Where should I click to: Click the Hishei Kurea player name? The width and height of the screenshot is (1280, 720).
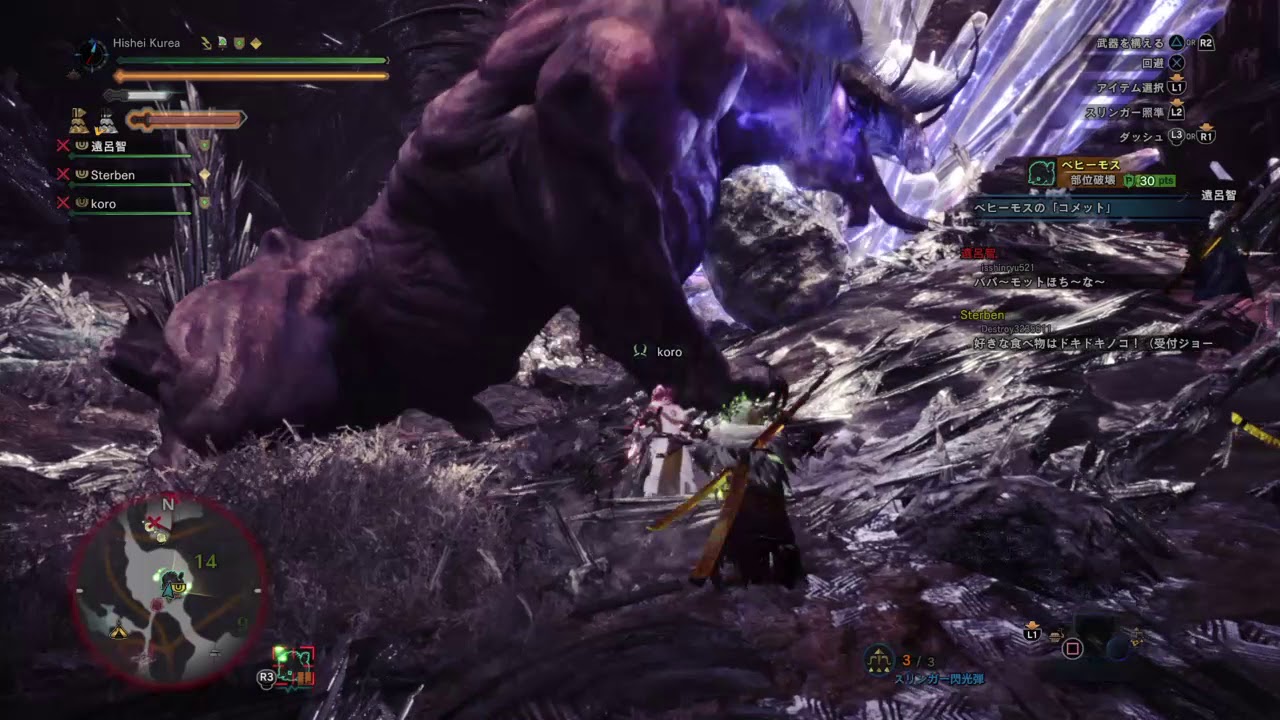click(x=146, y=43)
